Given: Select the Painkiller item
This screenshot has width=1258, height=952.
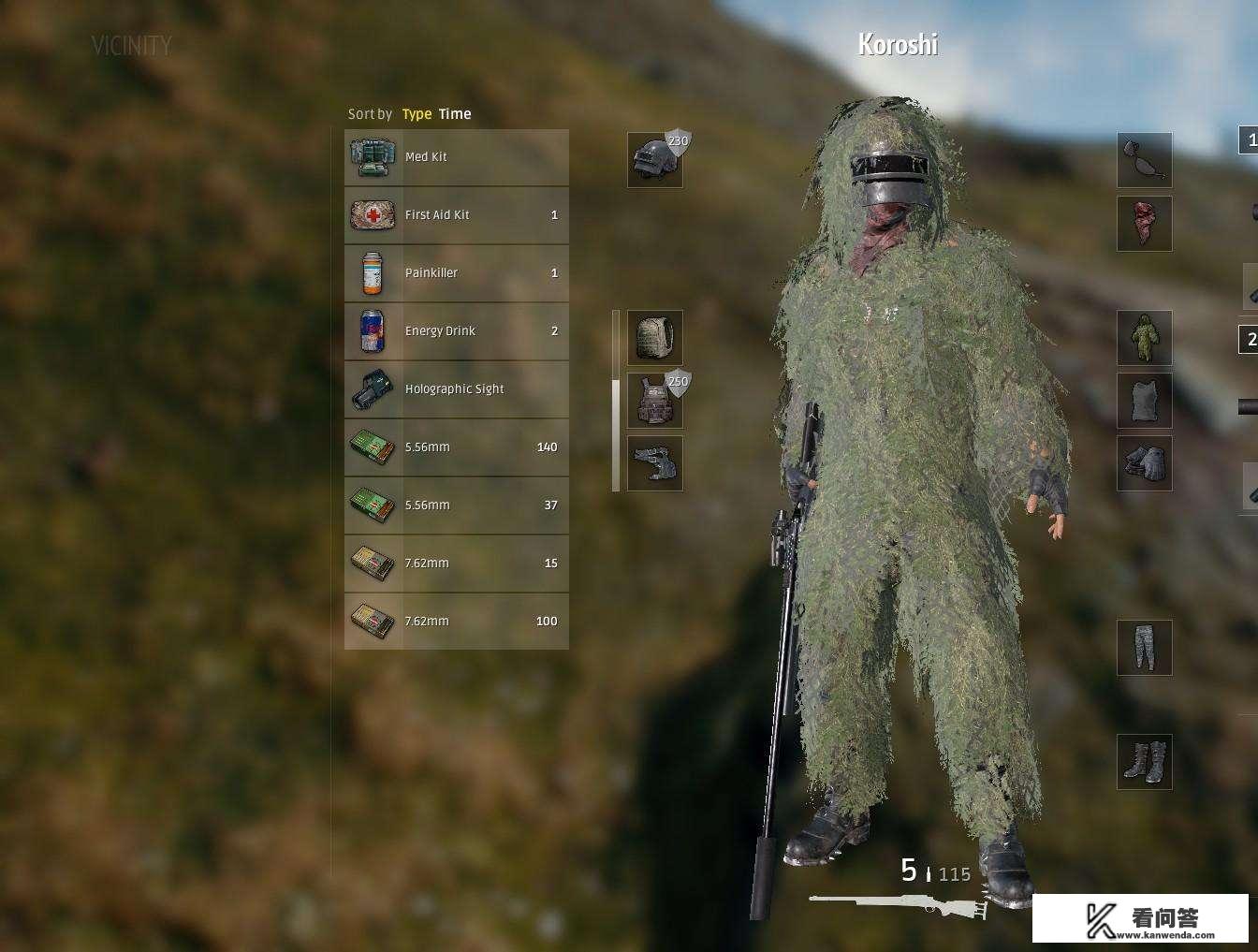Looking at the screenshot, I should coord(456,272).
